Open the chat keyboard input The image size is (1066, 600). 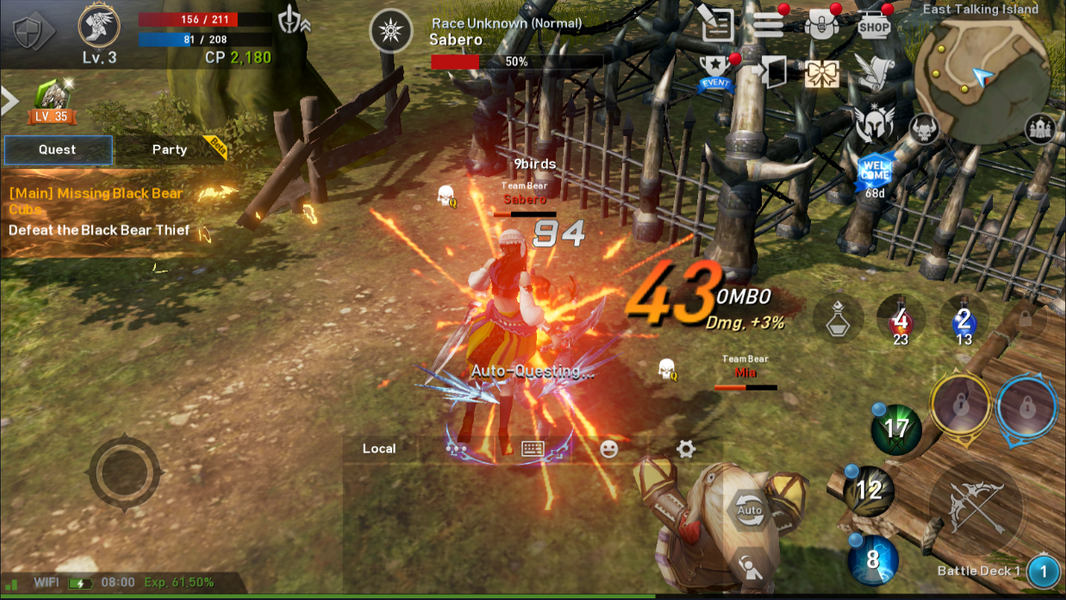point(533,449)
